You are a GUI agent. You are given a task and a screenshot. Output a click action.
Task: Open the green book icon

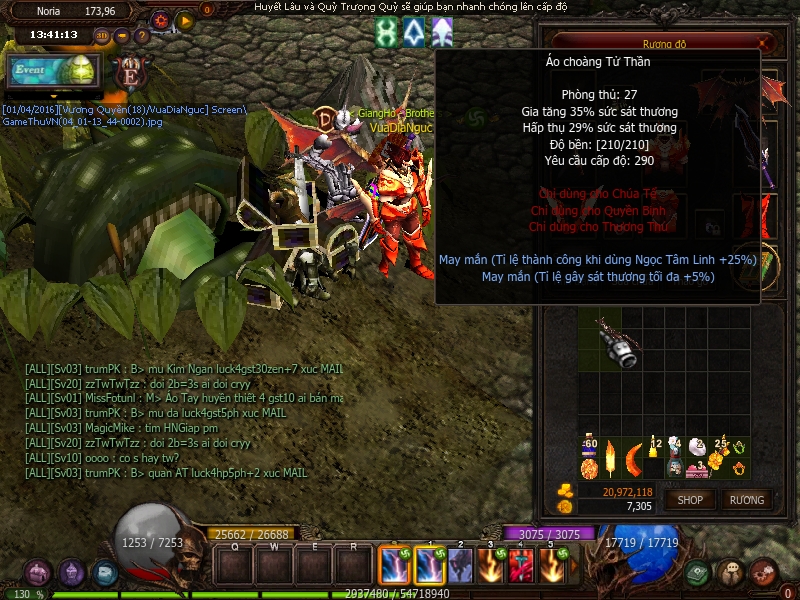click(x=698, y=573)
